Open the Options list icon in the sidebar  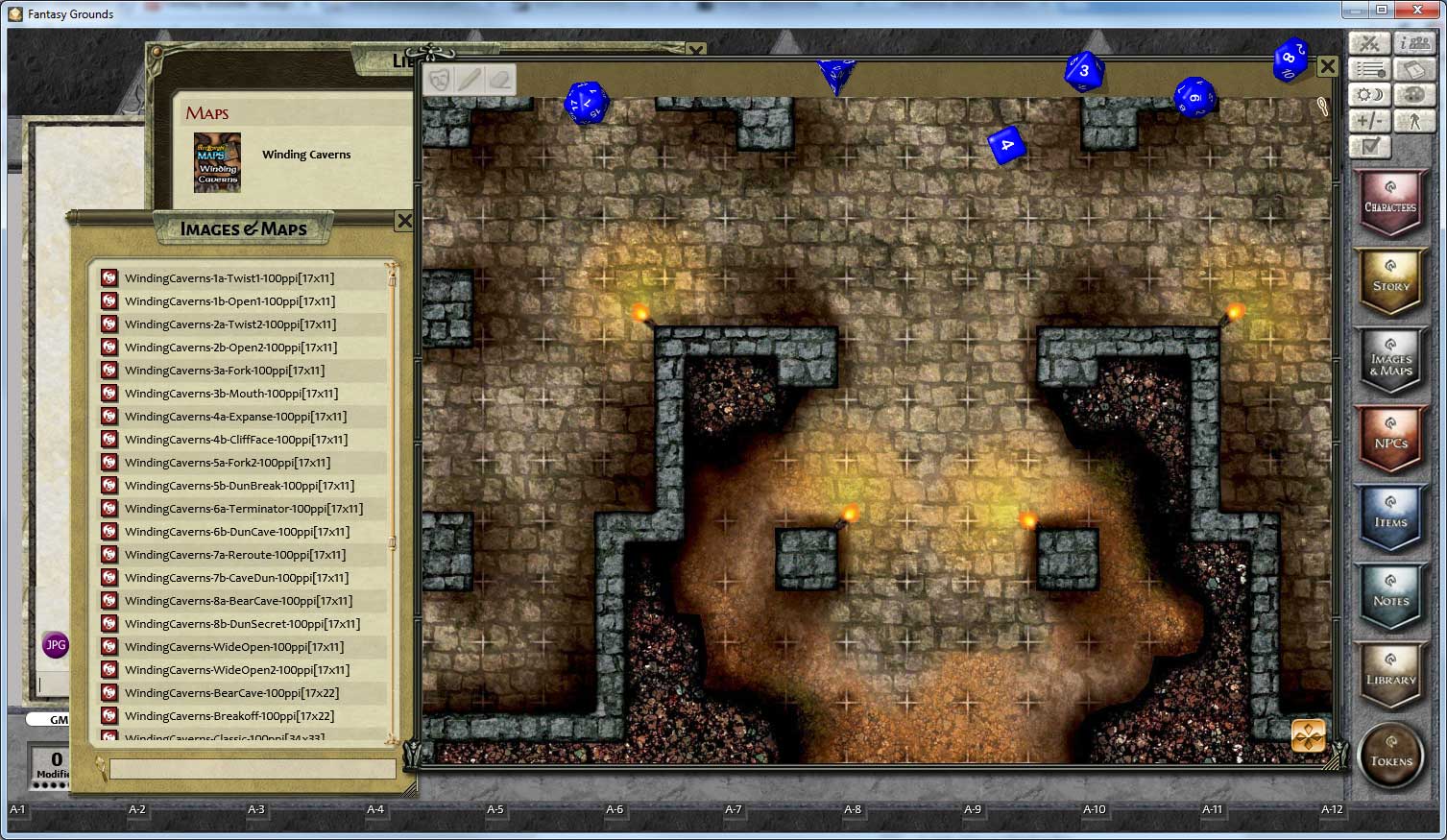click(x=1368, y=68)
